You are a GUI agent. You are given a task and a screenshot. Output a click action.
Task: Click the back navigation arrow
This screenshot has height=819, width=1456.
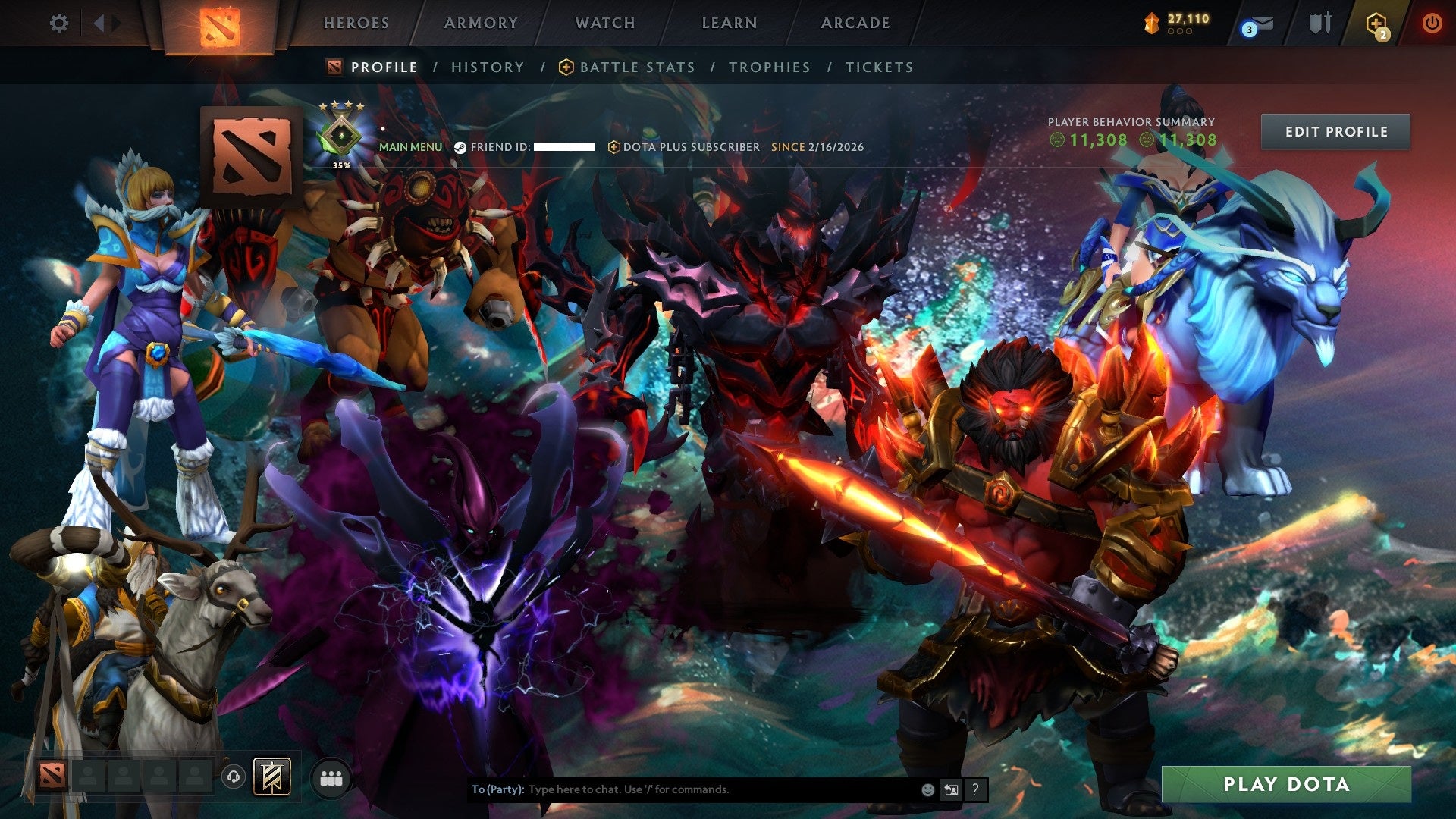pyautogui.click(x=99, y=23)
